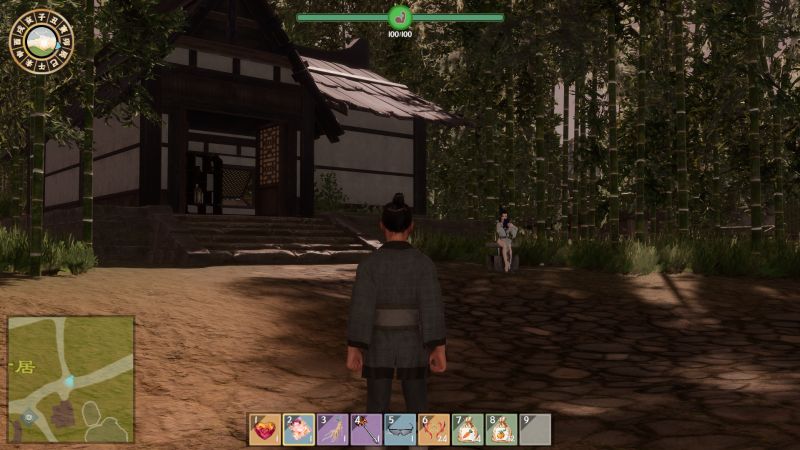Image resolution: width=800 pixels, height=450 pixels.
Task: Choose the ginseng root in slot 3
Action: 333,429
